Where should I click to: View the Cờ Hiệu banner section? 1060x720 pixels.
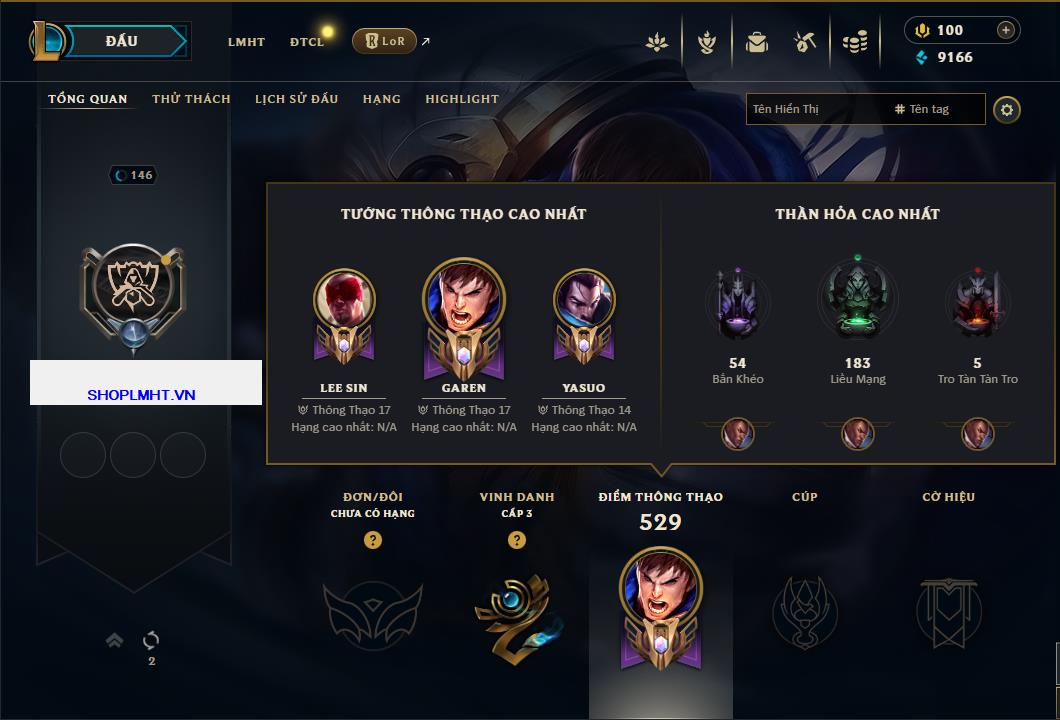coord(948,610)
